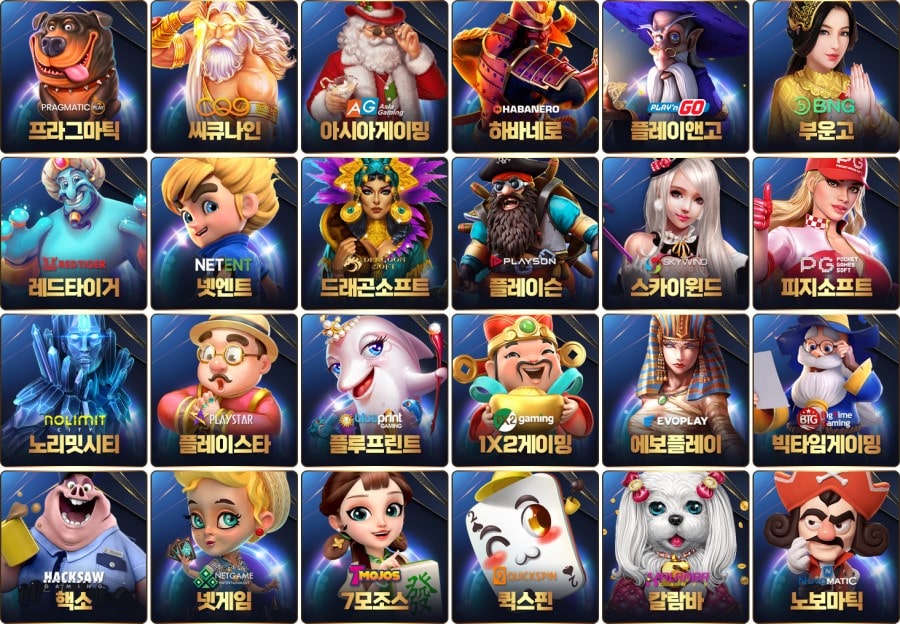Open the Pragmatic provider tile with dog

click(x=74, y=76)
